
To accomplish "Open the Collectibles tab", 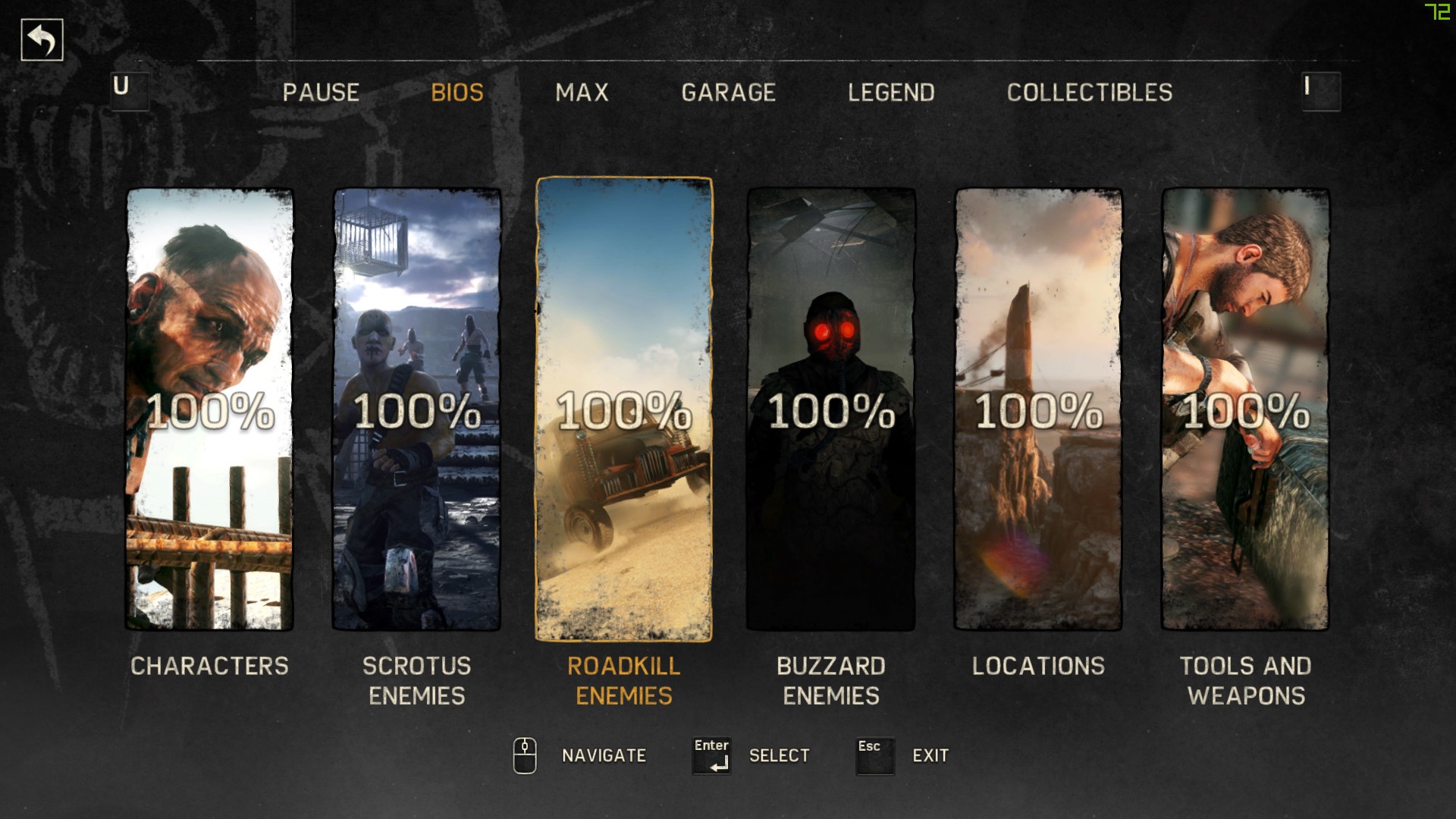I will 1089,93.
